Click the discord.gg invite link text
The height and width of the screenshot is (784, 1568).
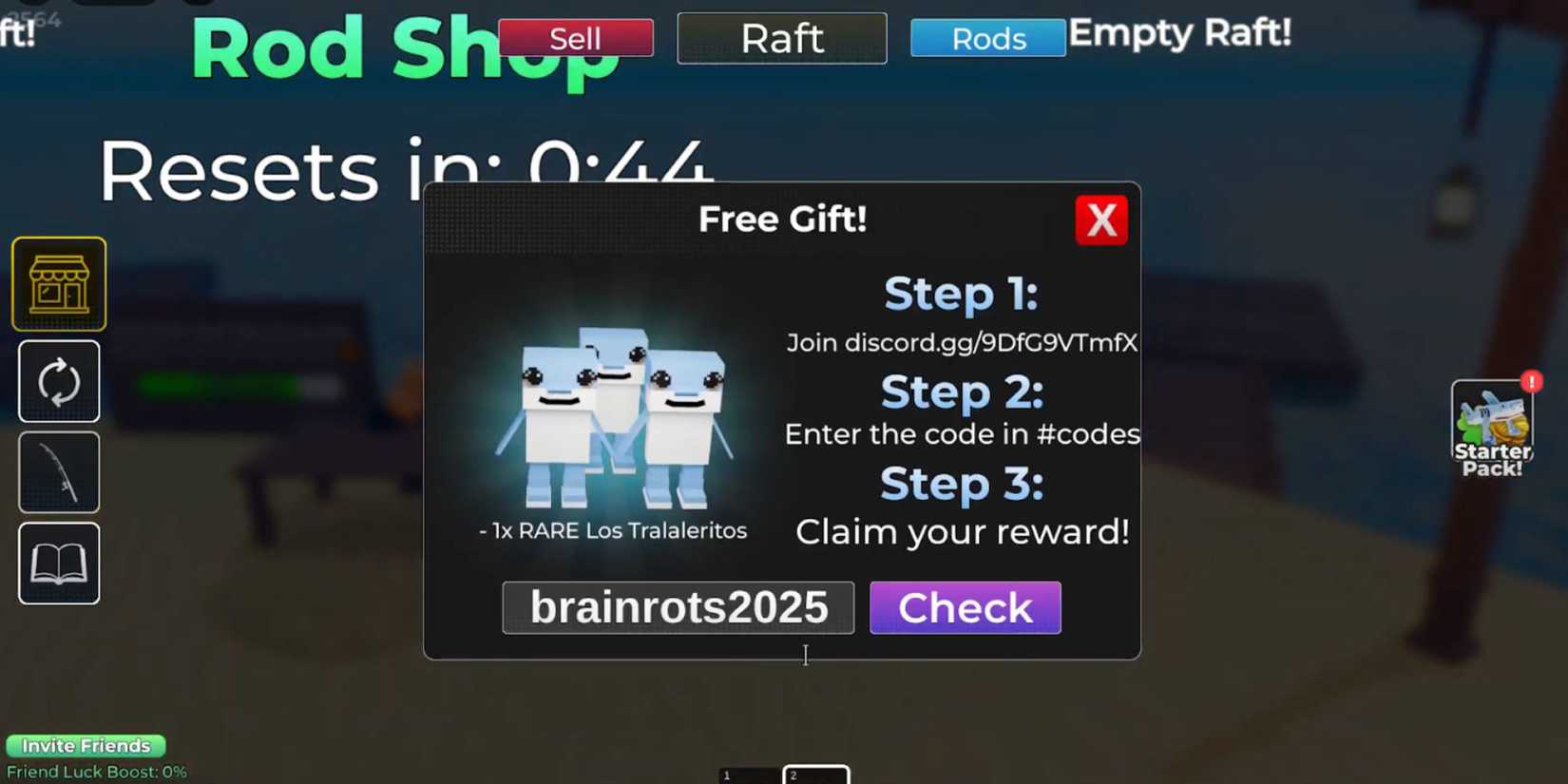click(x=962, y=343)
